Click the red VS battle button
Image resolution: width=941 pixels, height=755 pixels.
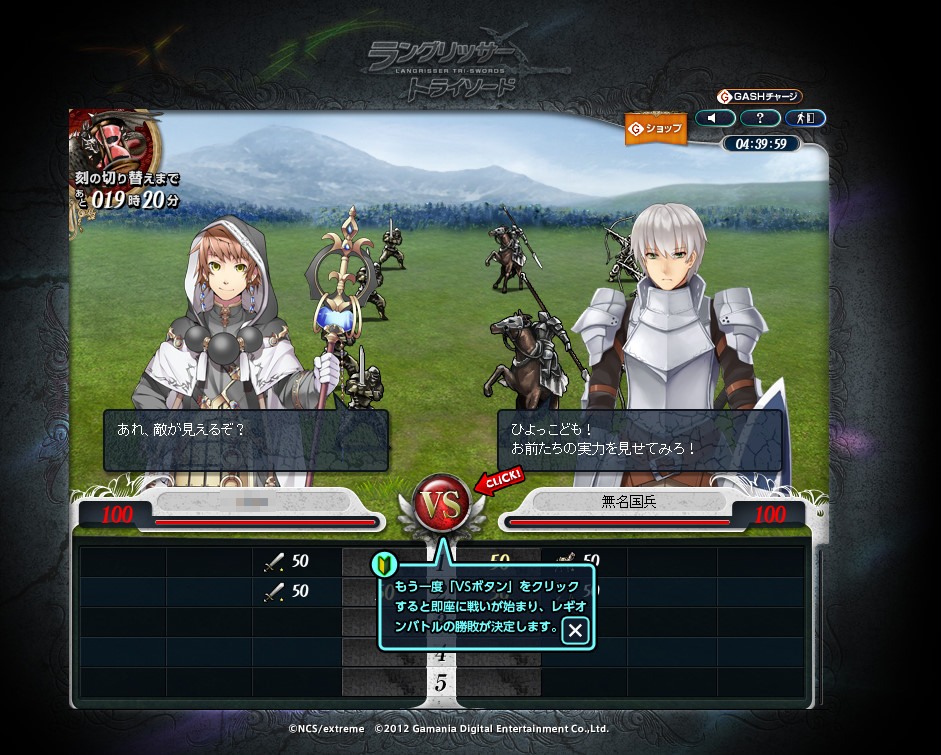click(x=442, y=504)
